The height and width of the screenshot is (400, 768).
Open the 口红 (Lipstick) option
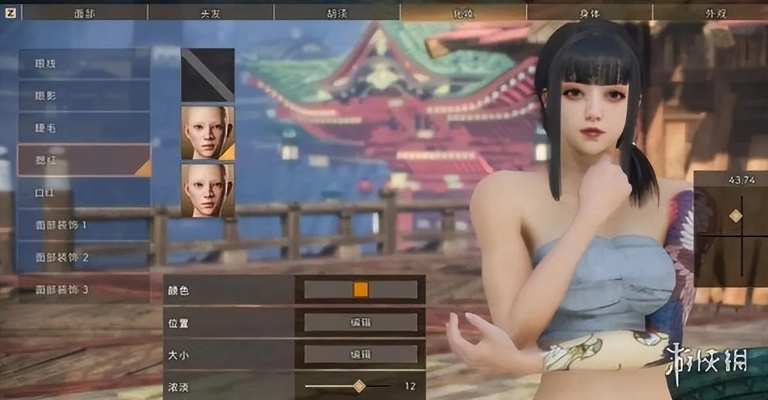[x=84, y=193]
